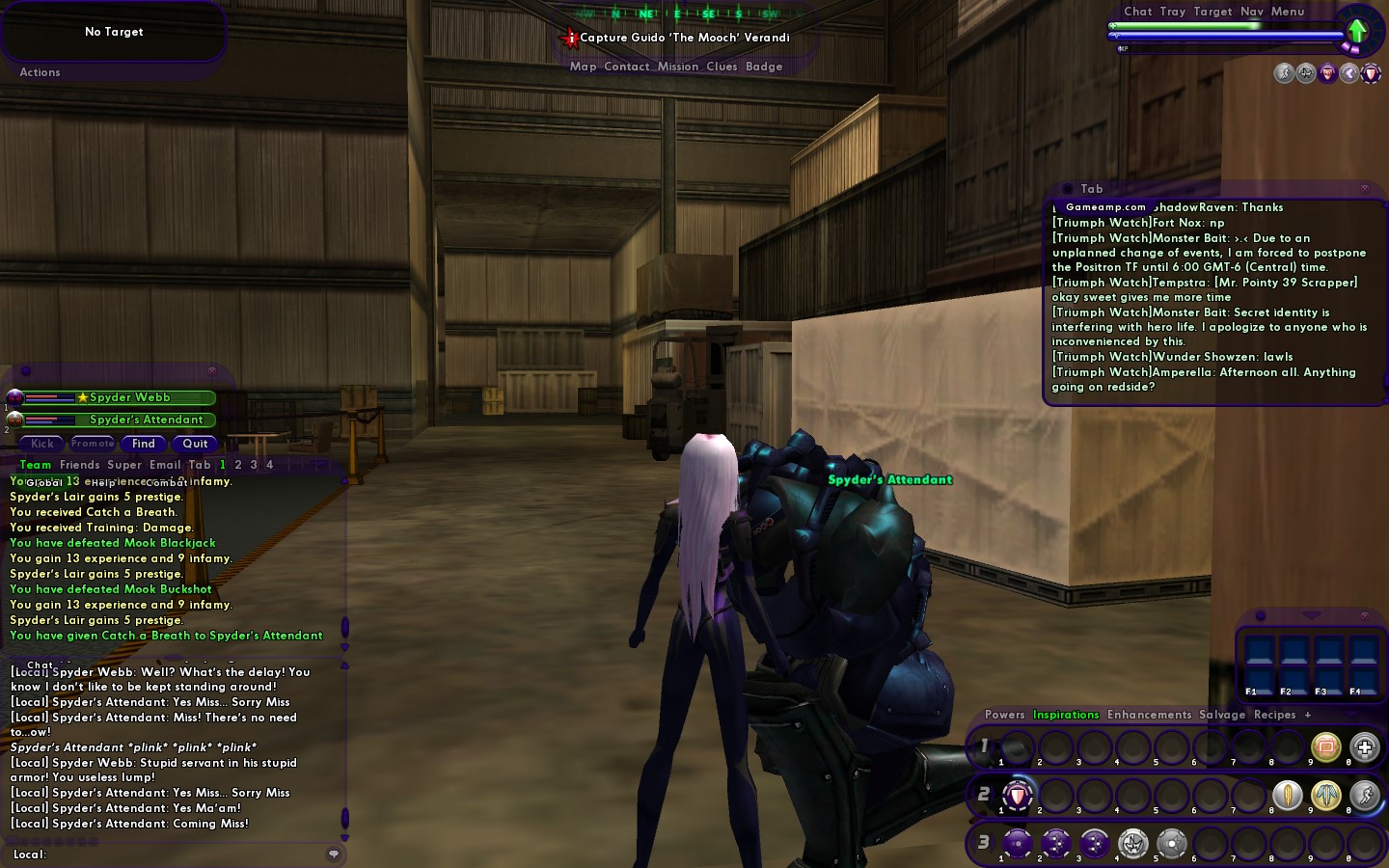
Task: Toggle the Tray window from the top bar
Action: [x=1173, y=12]
